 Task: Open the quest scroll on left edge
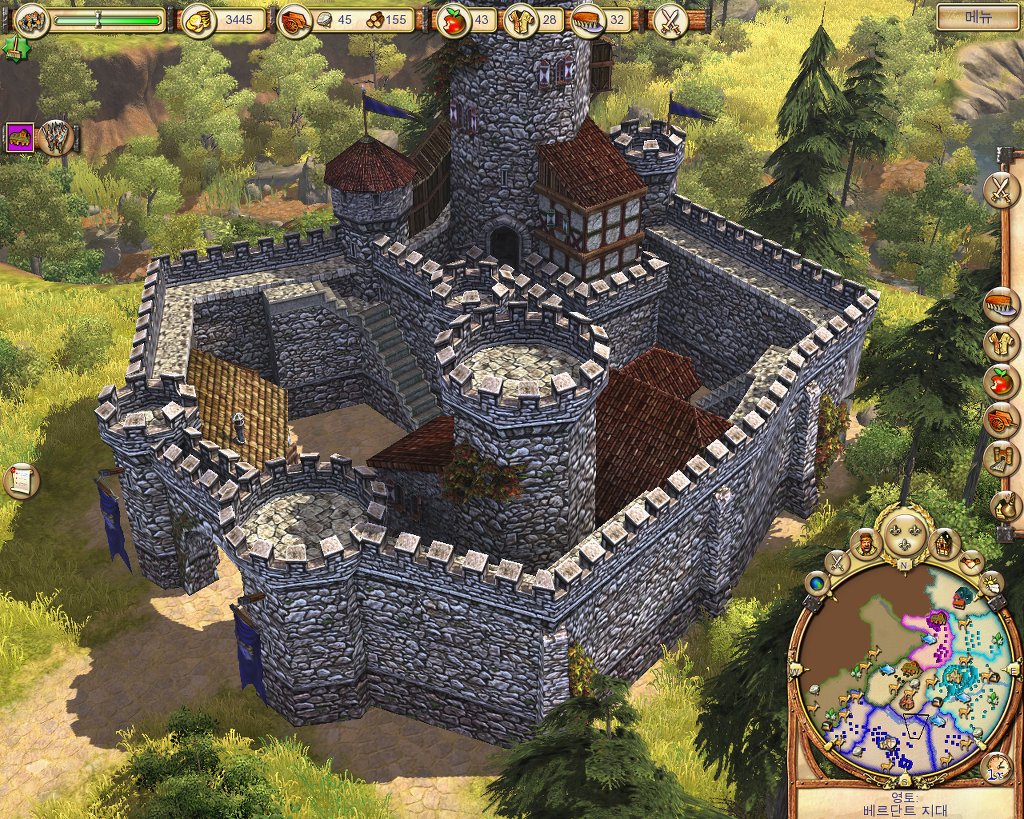(19, 481)
